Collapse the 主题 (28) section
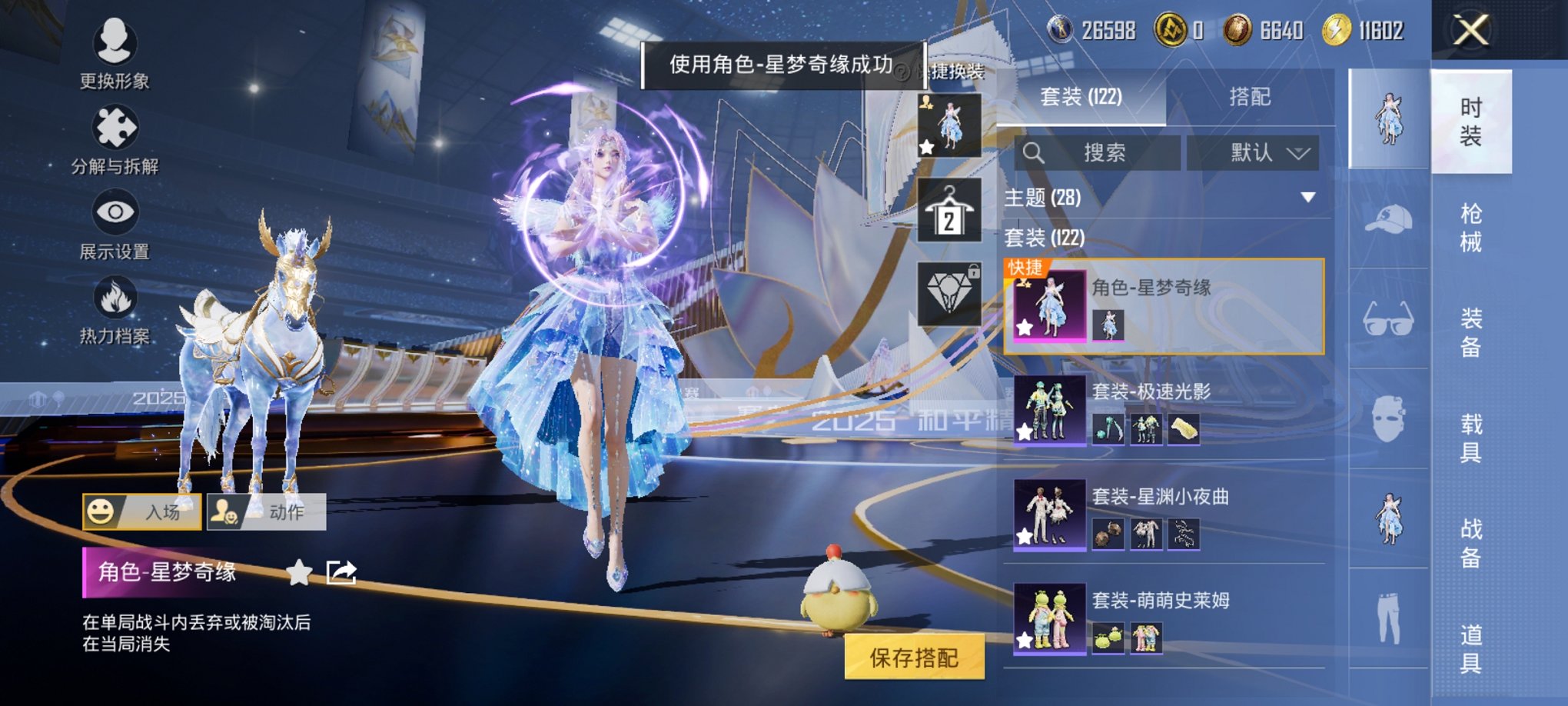The image size is (1568, 706). click(x=1309, y=198)
